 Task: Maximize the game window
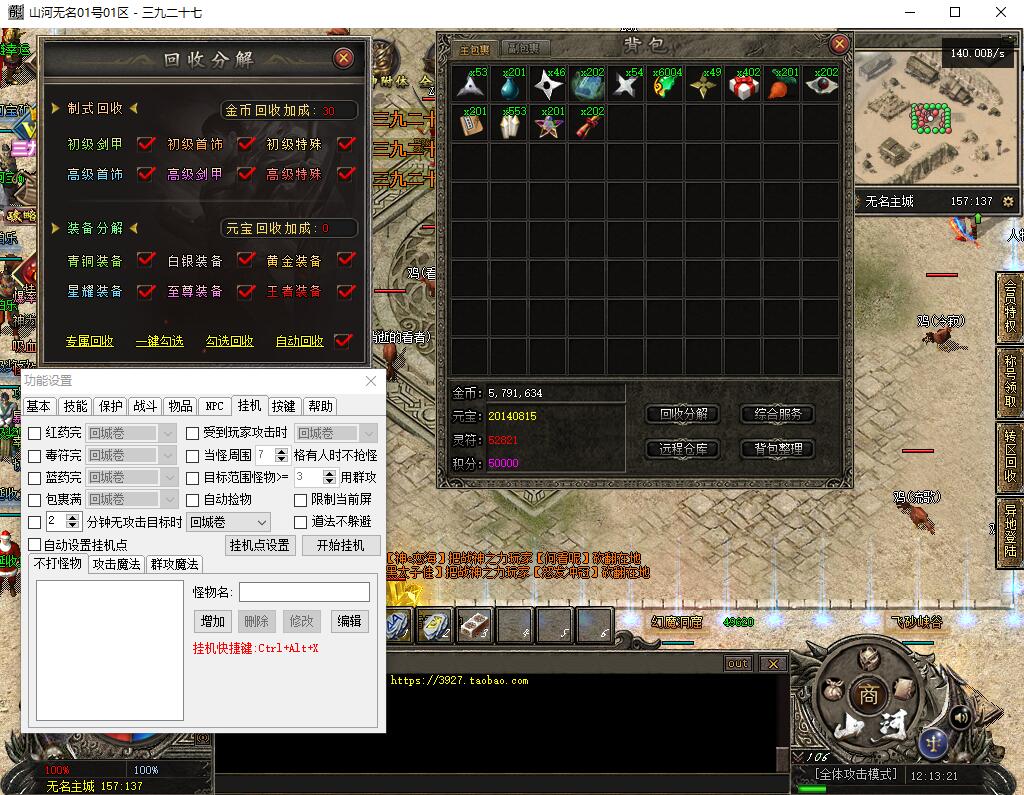coord(955,13)
